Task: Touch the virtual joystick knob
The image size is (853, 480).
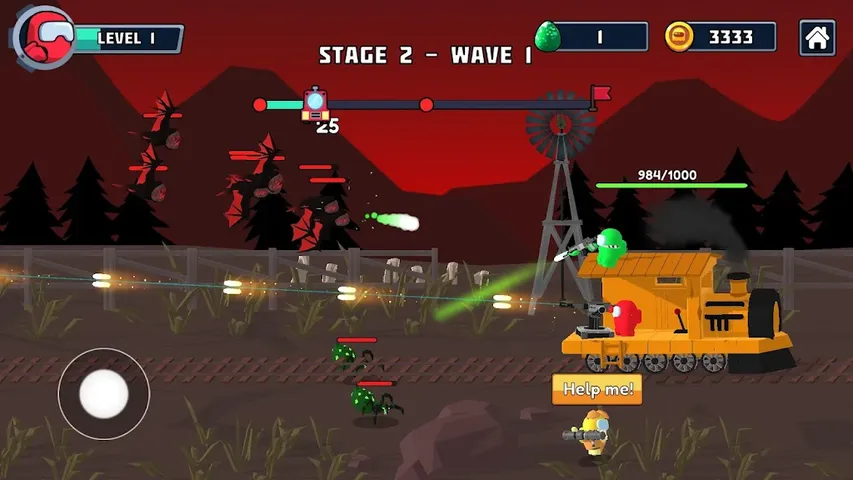Action: pos(103,394)
